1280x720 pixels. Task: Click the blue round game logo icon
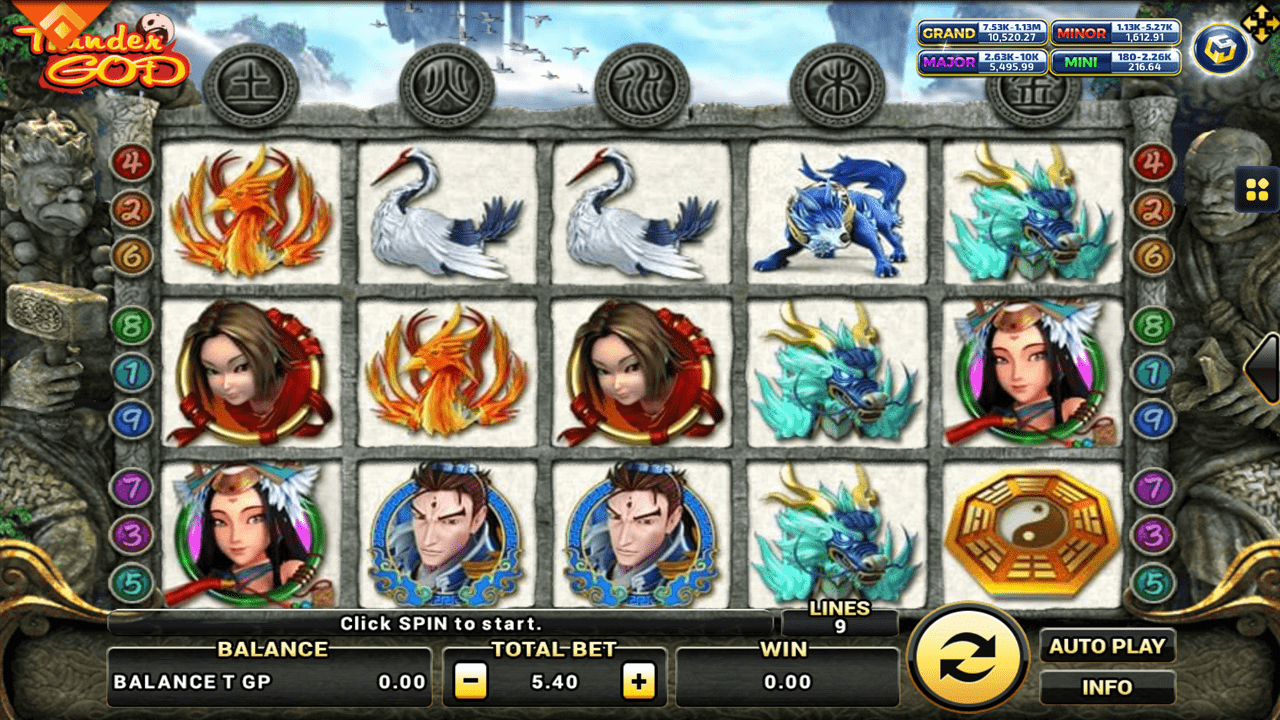(x=1220, y=48)
